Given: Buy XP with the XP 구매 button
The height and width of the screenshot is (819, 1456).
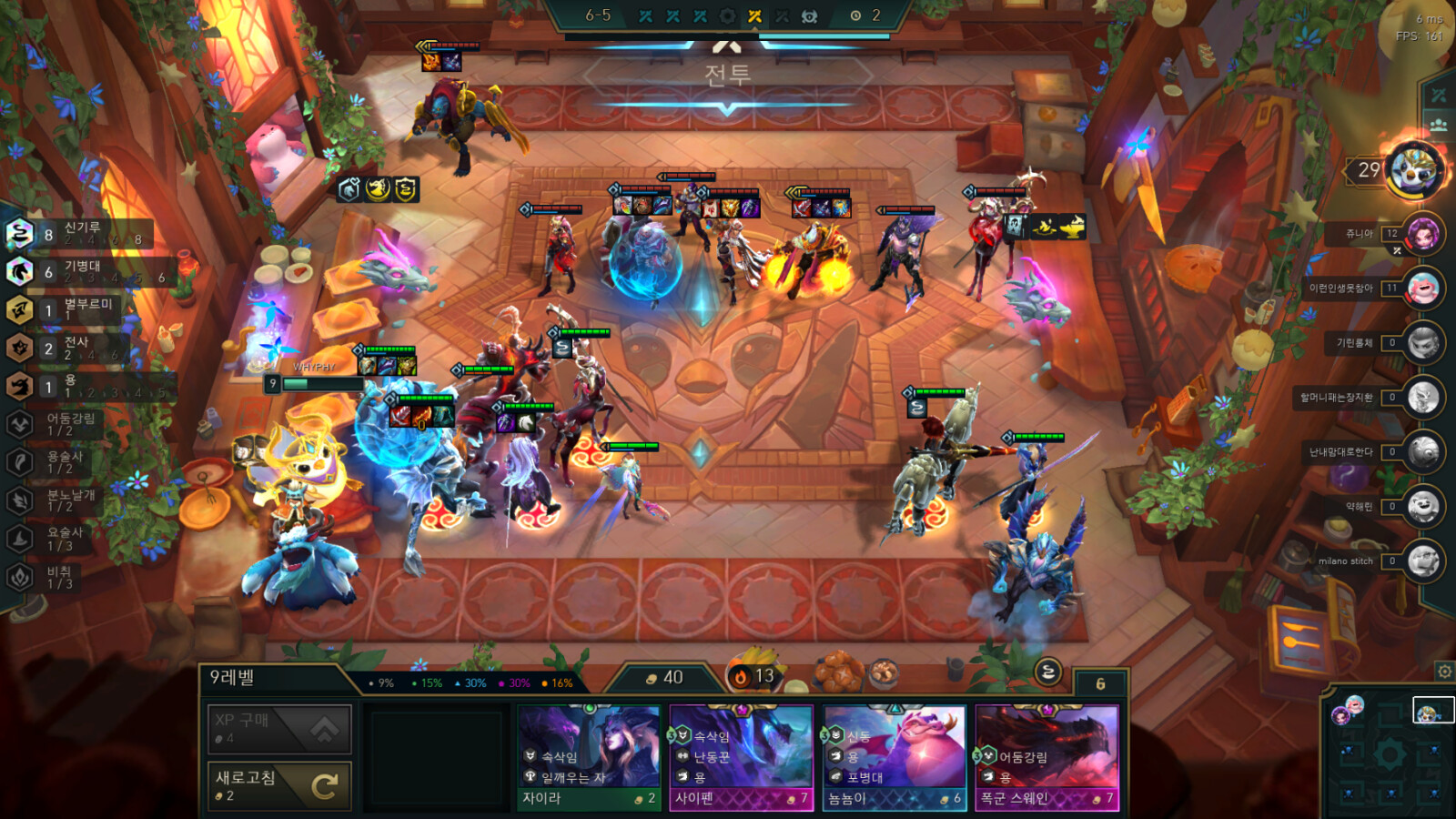Looking at the screenshot, I should click(x=279, y=728).
